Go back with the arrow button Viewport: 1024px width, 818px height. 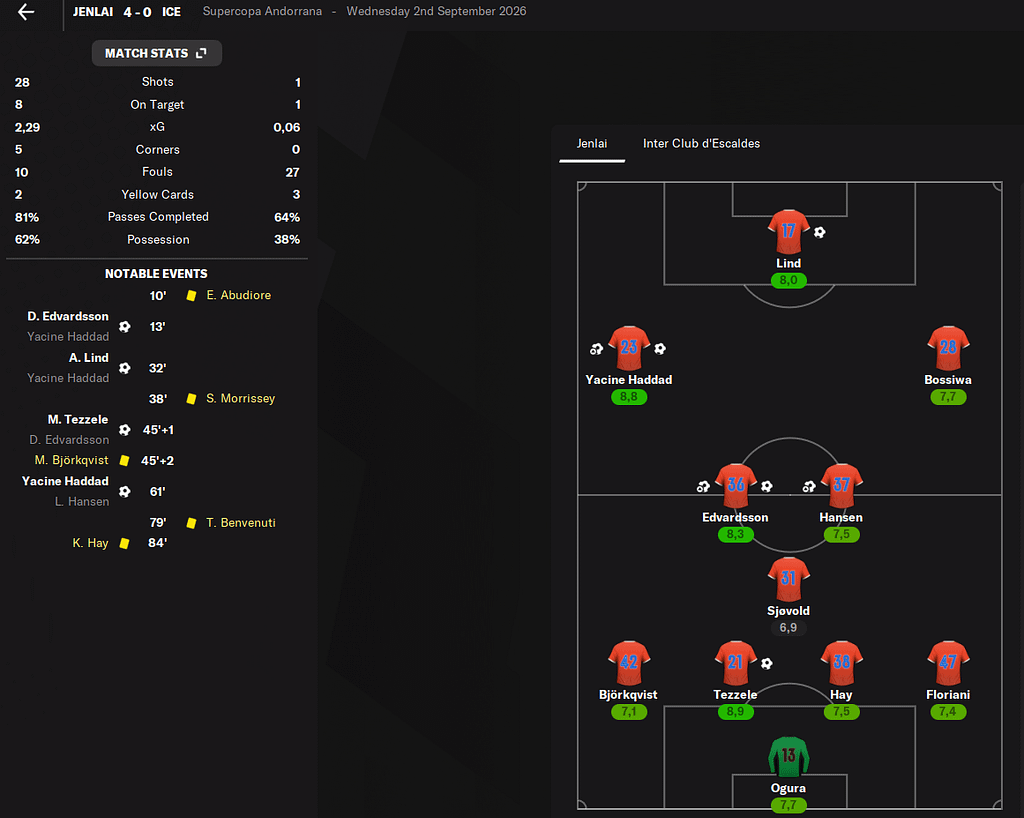26,12
